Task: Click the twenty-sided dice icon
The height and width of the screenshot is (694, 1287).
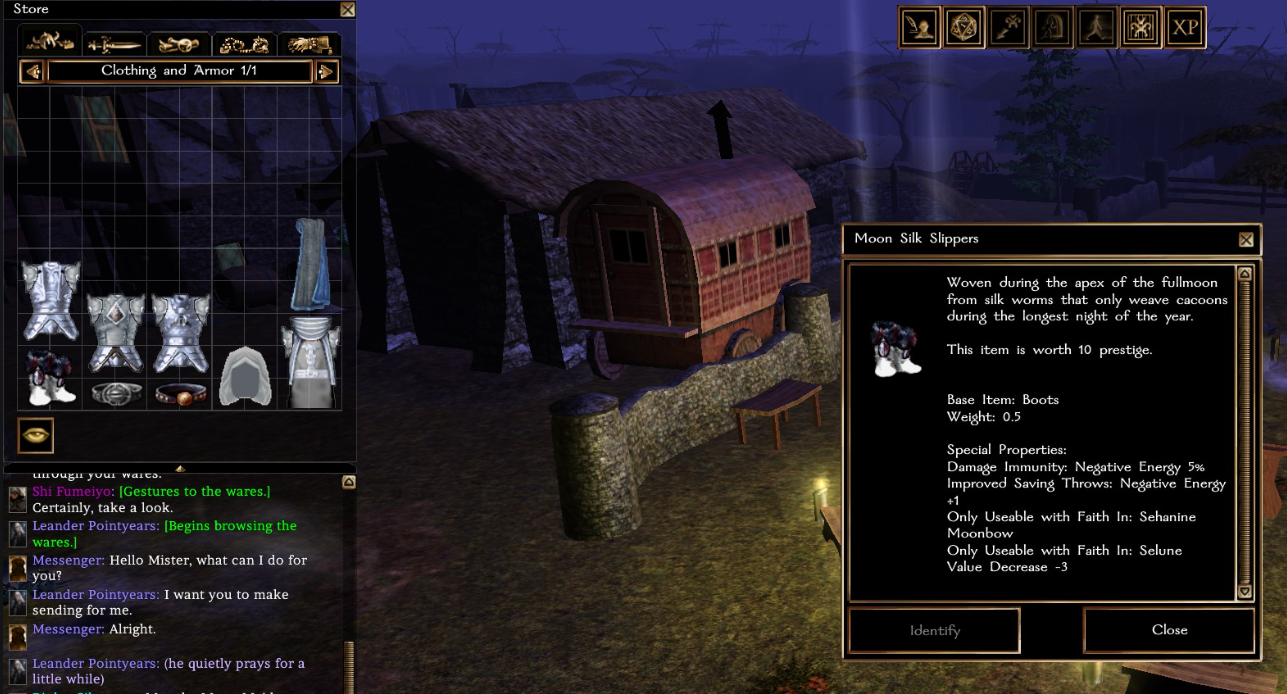Action: coord(965,28)
